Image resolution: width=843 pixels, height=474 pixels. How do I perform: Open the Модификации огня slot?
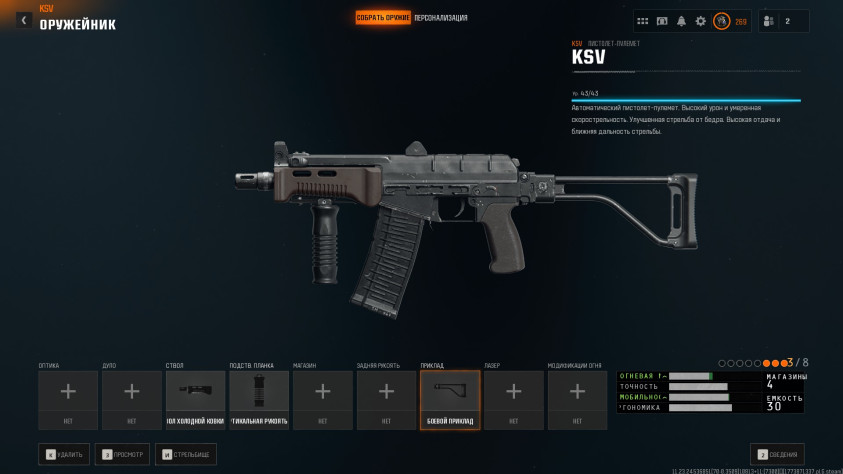(577, 400)
